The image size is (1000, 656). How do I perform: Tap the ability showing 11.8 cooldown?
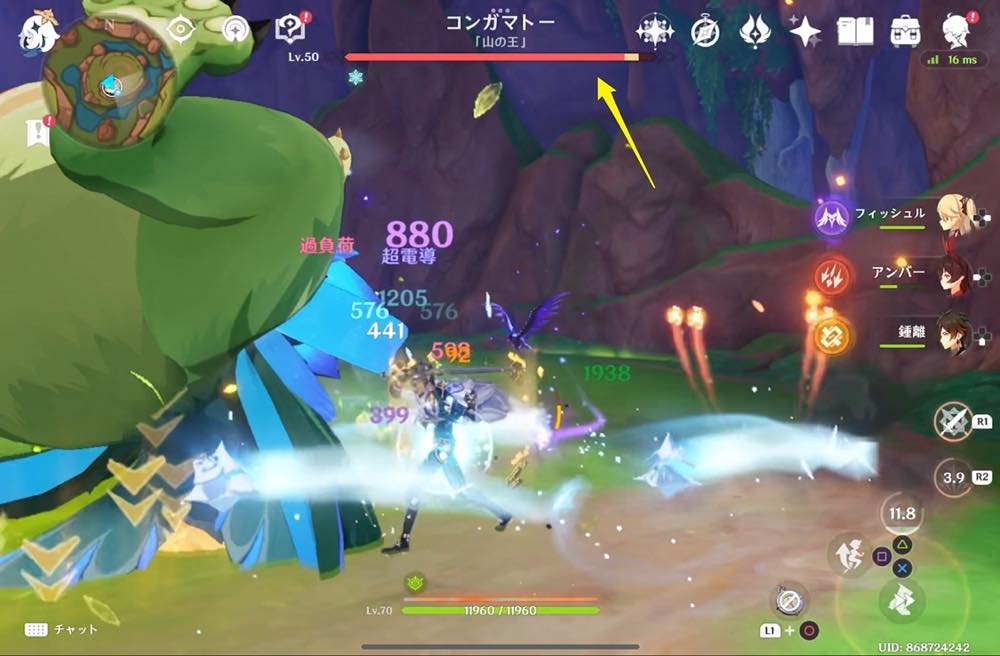(x=902, y=515)
